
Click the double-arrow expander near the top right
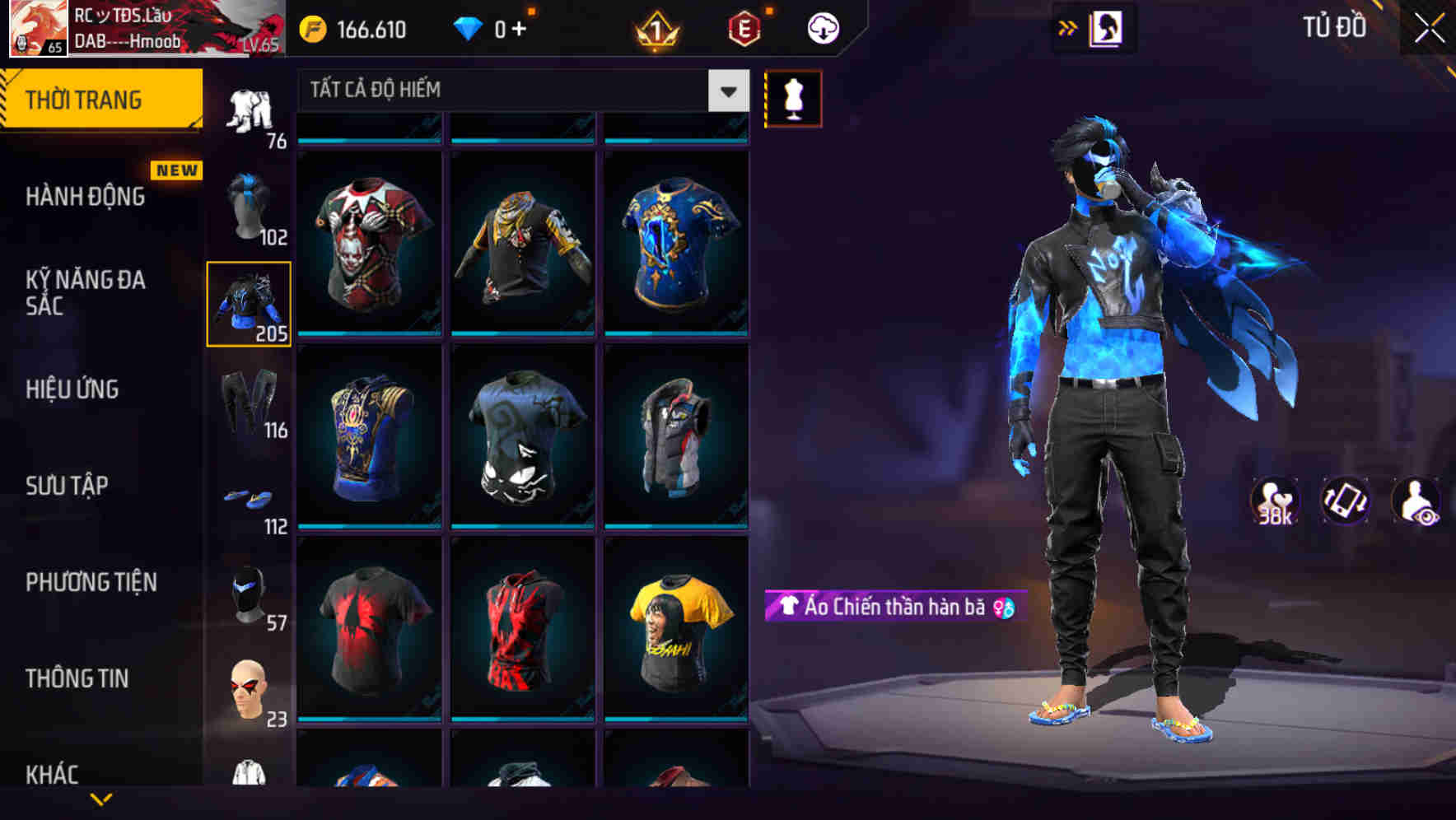[x=1068, y=26]
